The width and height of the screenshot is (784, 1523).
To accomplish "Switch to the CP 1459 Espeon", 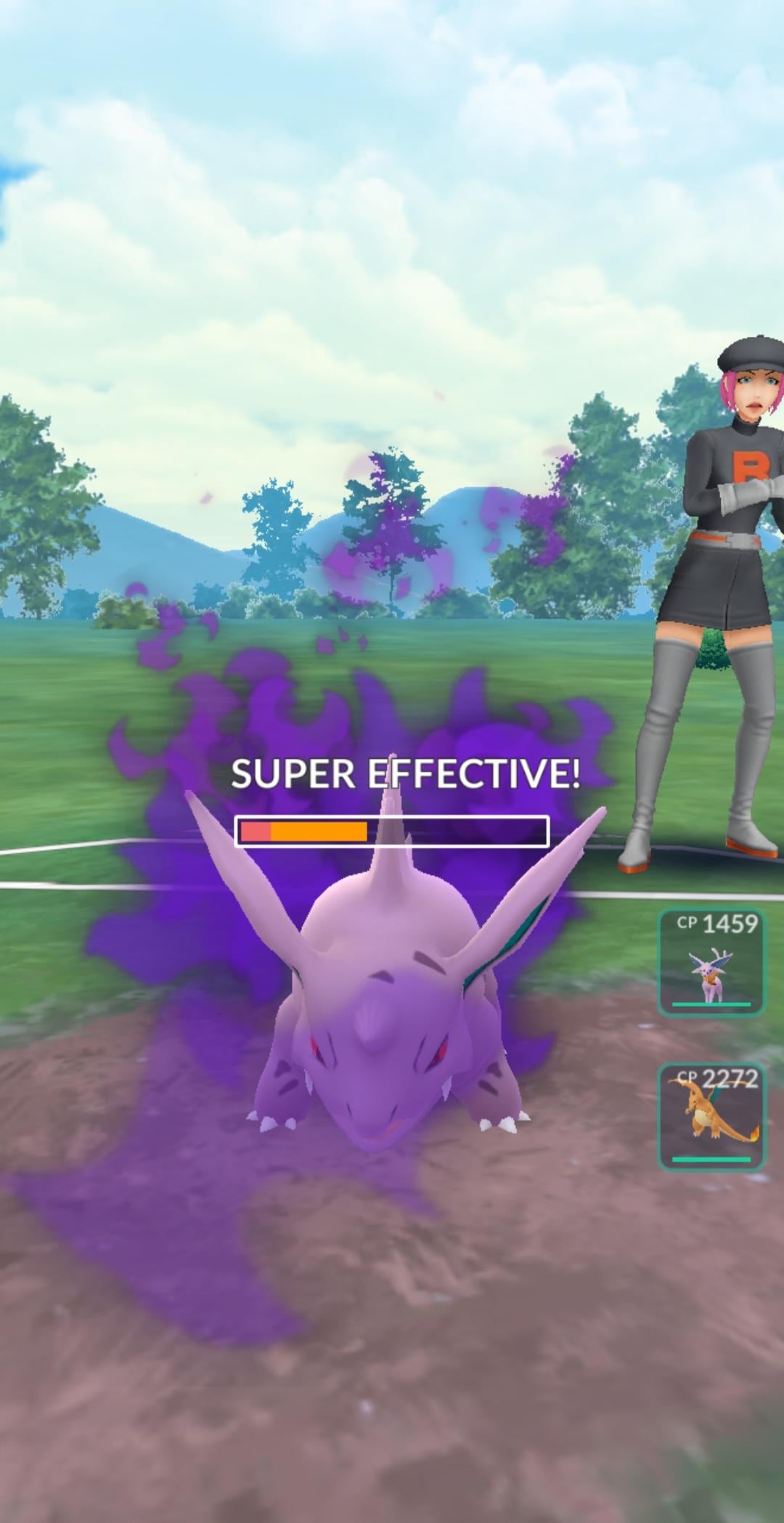I will (x=711, y=962).
